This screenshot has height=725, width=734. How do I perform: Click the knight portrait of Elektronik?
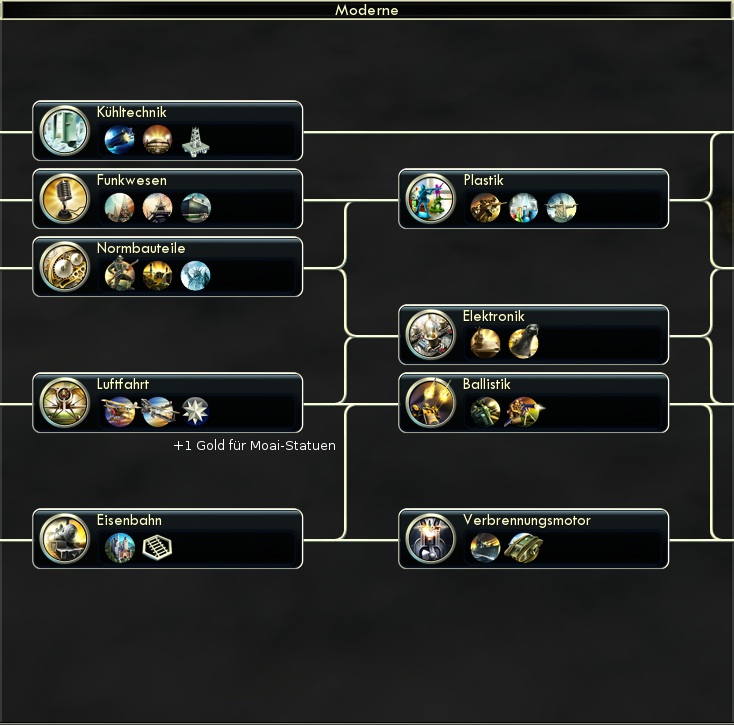click(430, 335)
